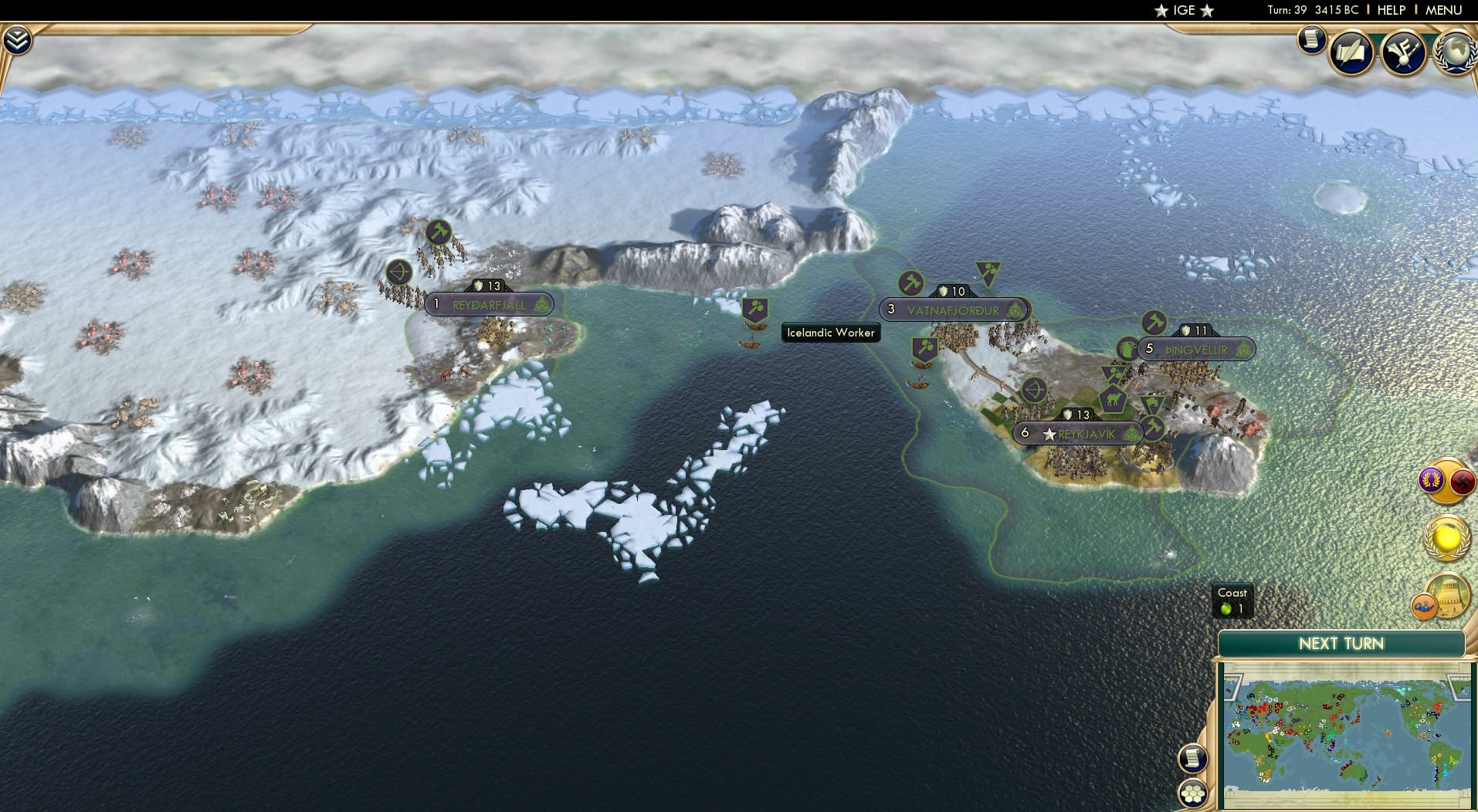Open Reykjavík by clicking its city banner
Screen dimensions: 1478x812
coord(1078,433)
